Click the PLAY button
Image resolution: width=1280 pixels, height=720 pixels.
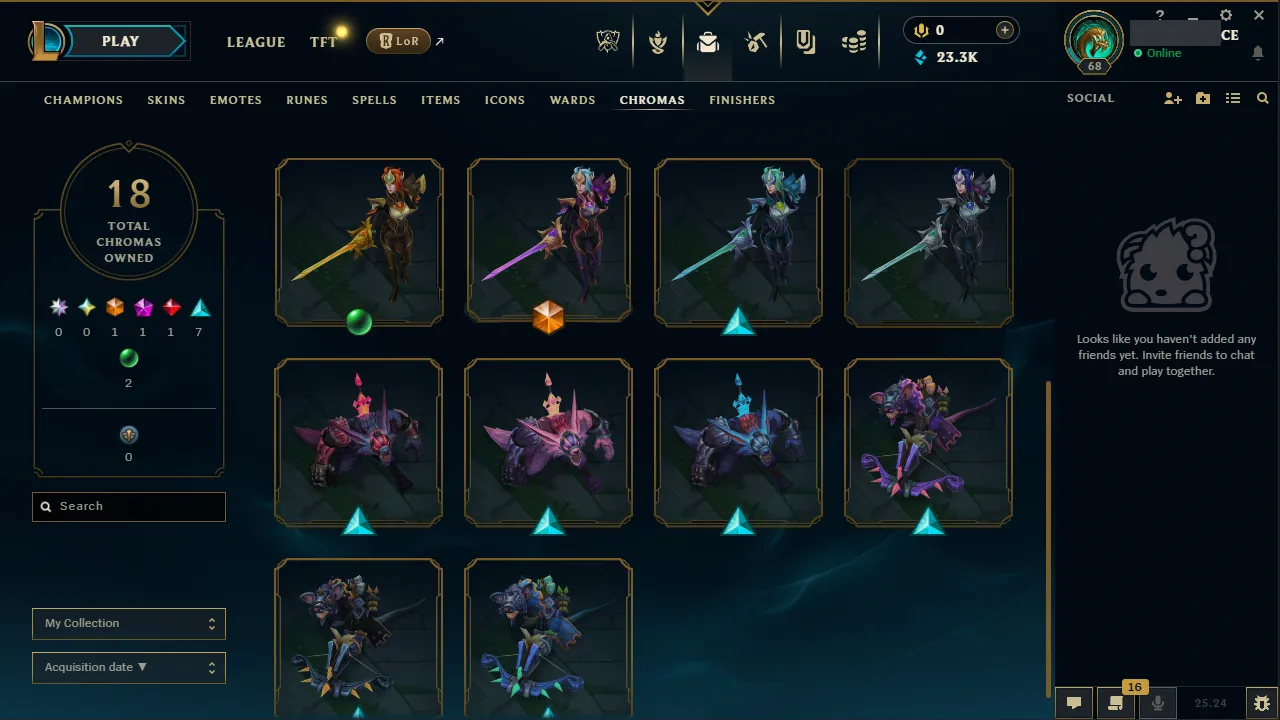point(120,41)
